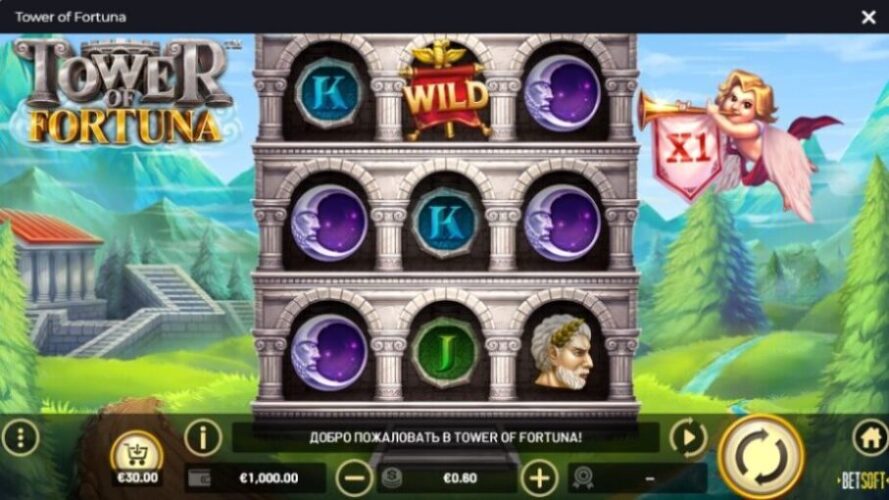Open the €30.00 buy feature
This screenshot has height=500, width=889.
click(137, 458)
